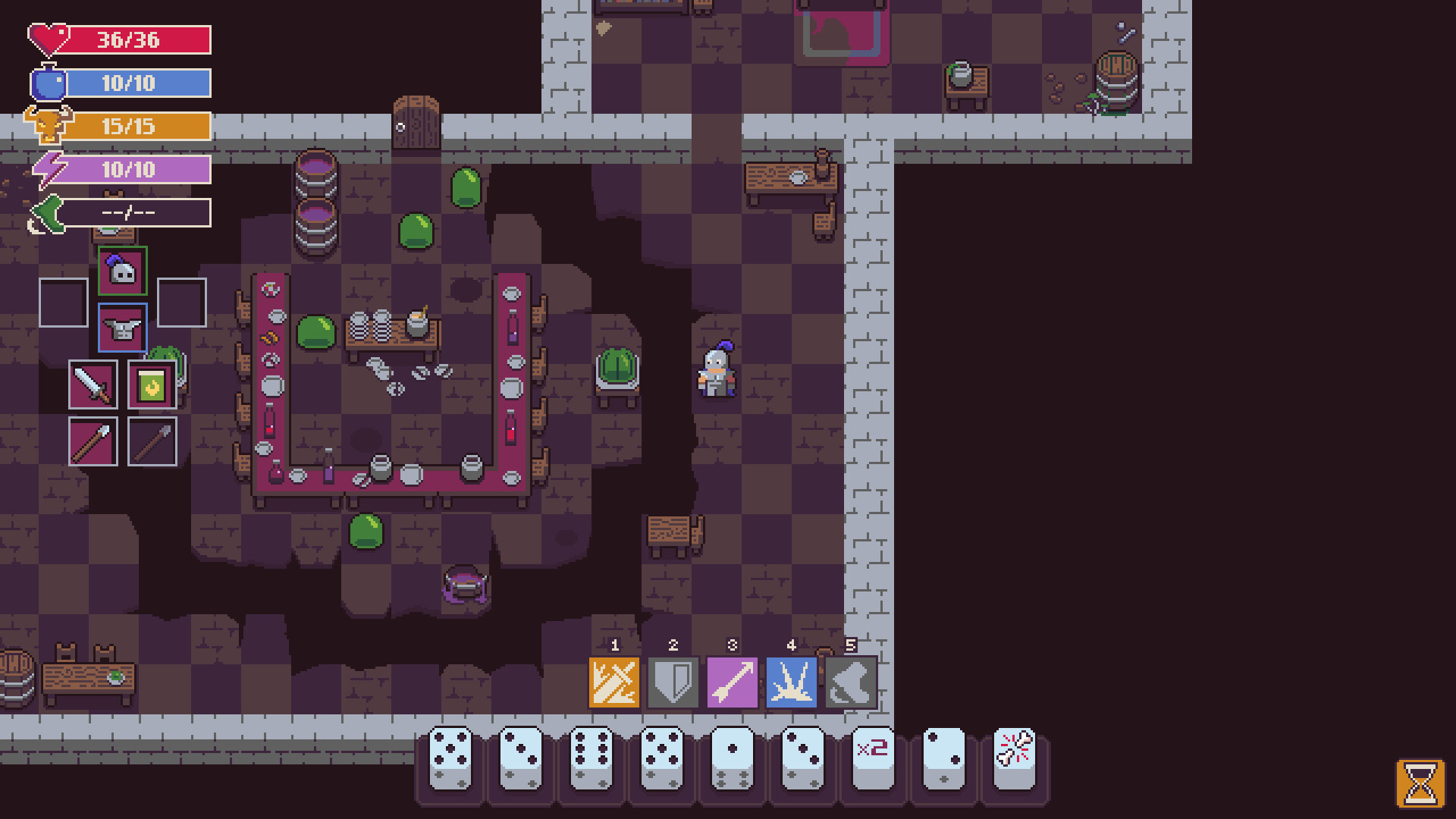
Task: Click the sword inventory slot
Action: pos(93,384)
